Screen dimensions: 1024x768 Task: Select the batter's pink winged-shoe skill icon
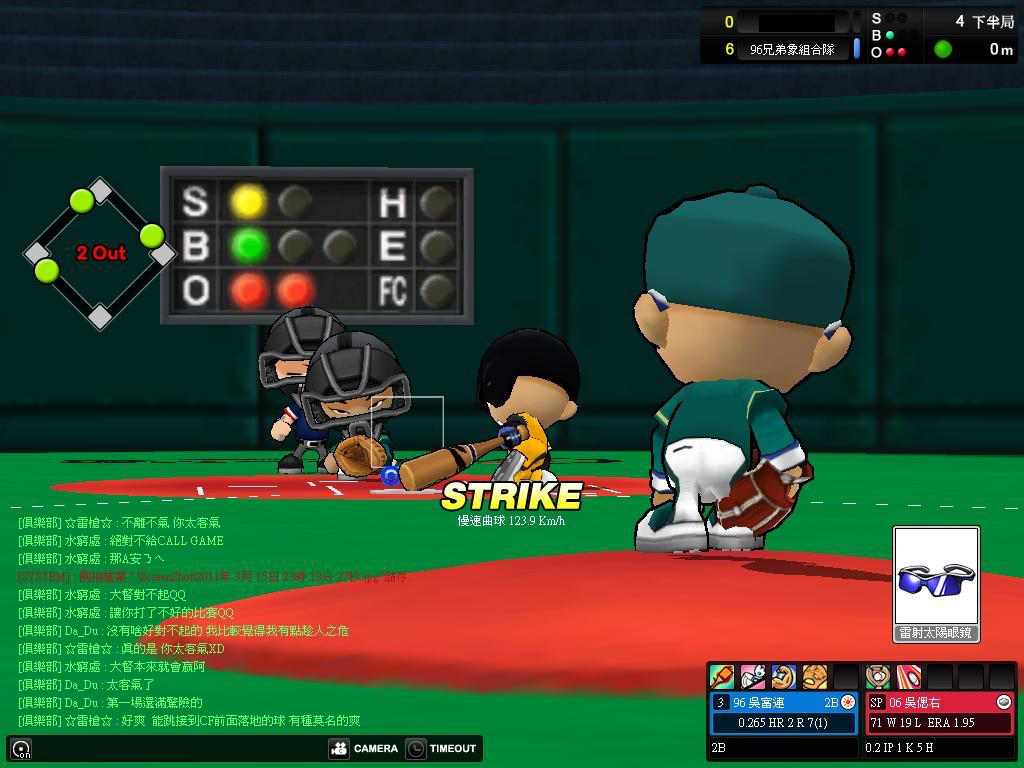tap(753, 677)
